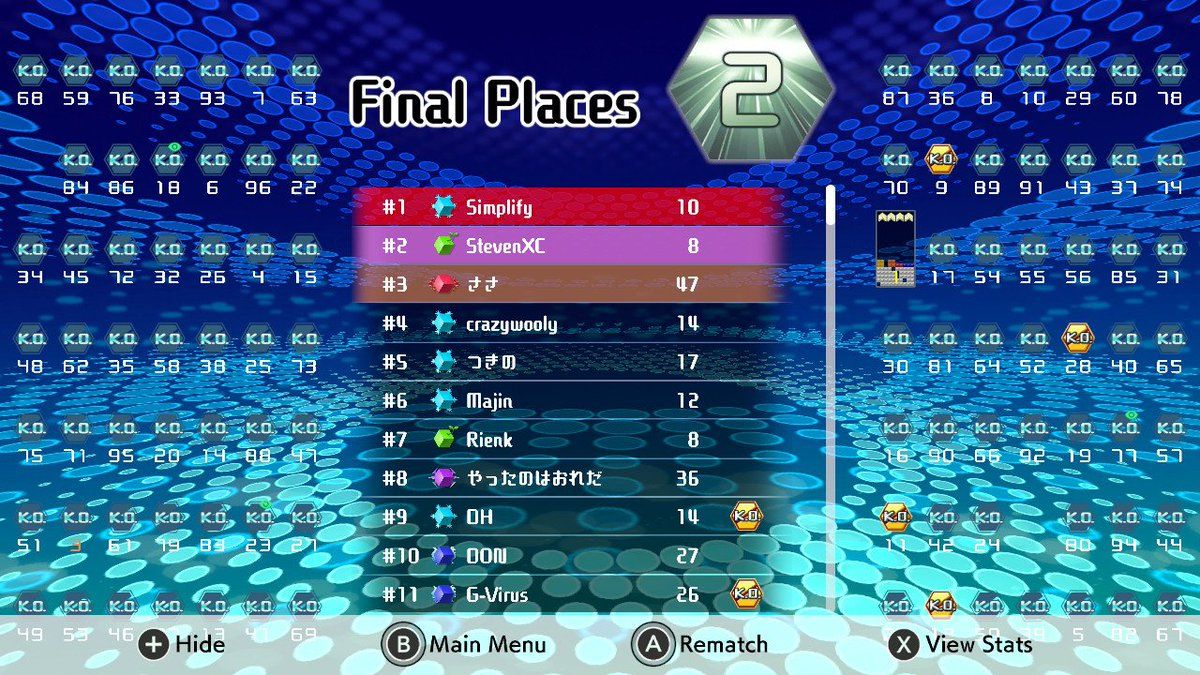Select the surviving opponent's mini board thumbnail
The image size is (1200, 675).
click(x=895, y=250)
